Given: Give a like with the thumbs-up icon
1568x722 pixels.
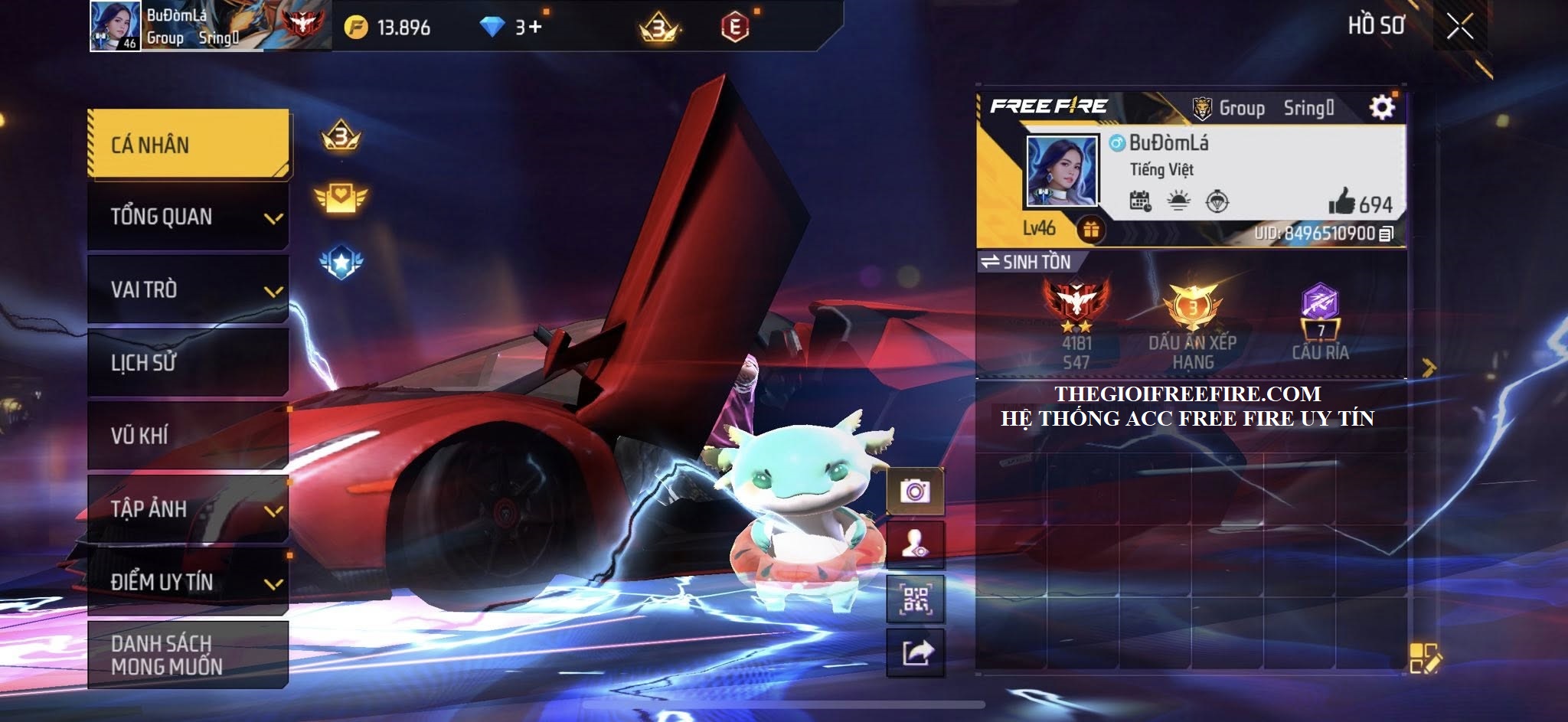Looking at the screenshot, I should coord(1342,203).
